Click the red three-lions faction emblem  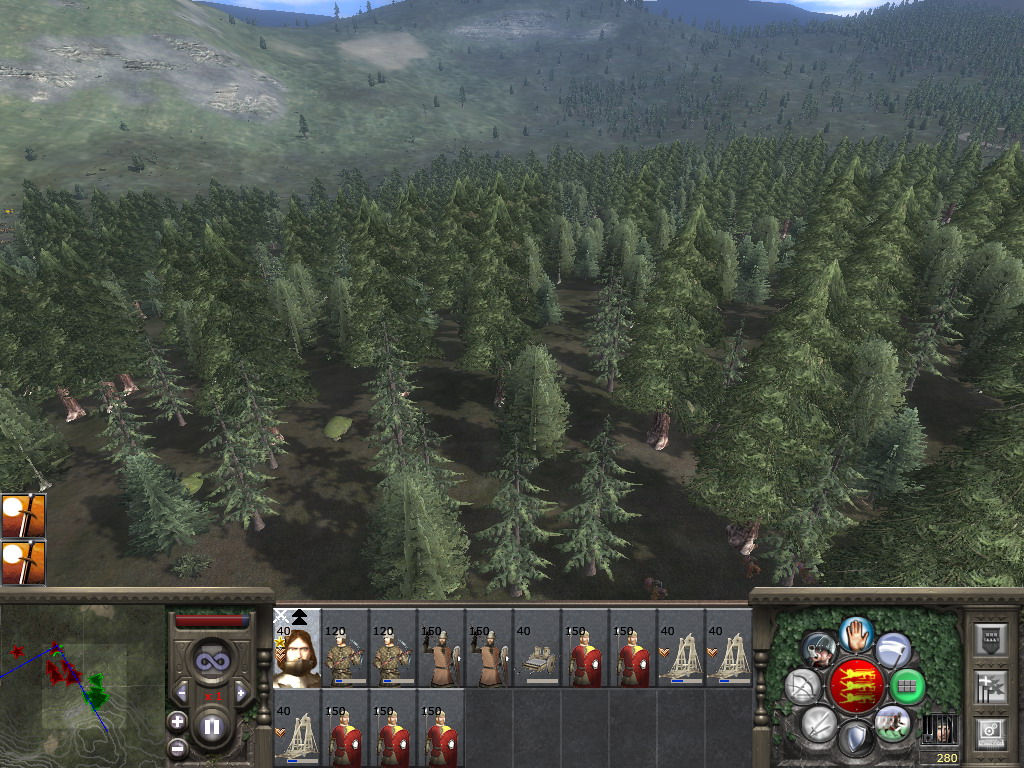(856, 687)
